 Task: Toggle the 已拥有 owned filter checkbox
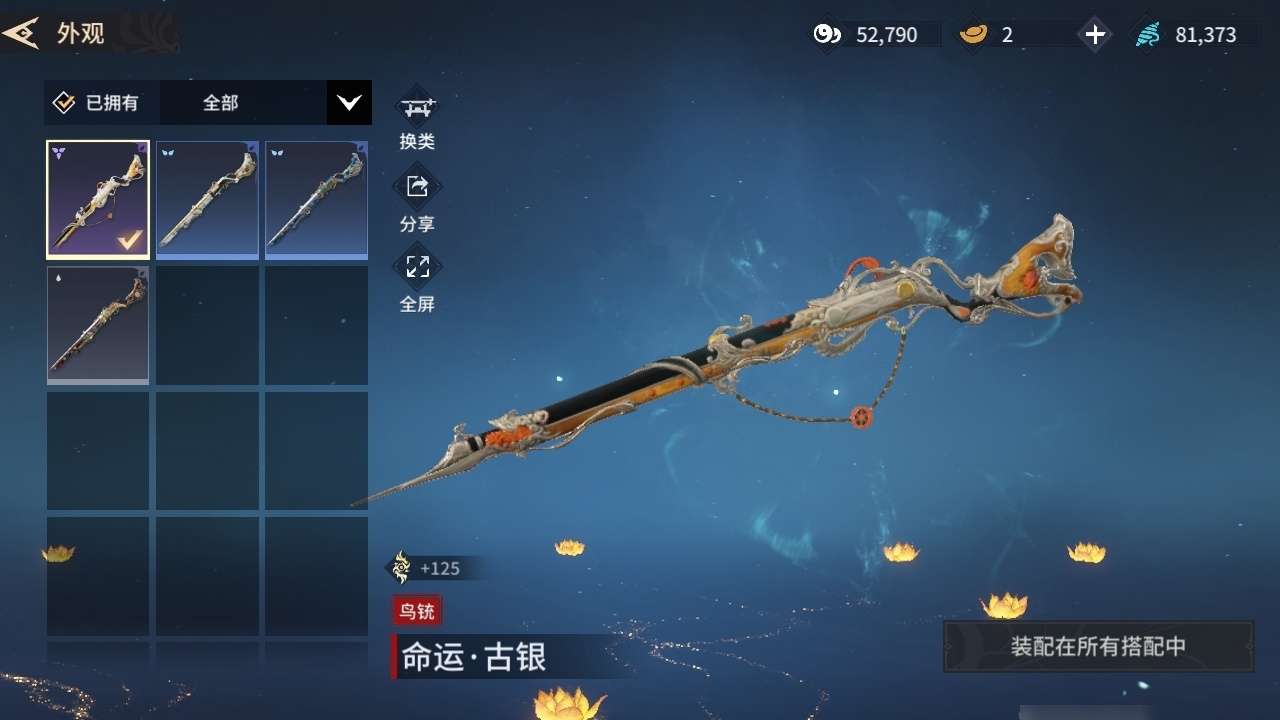pyautogui.click(x=64, y=103)
